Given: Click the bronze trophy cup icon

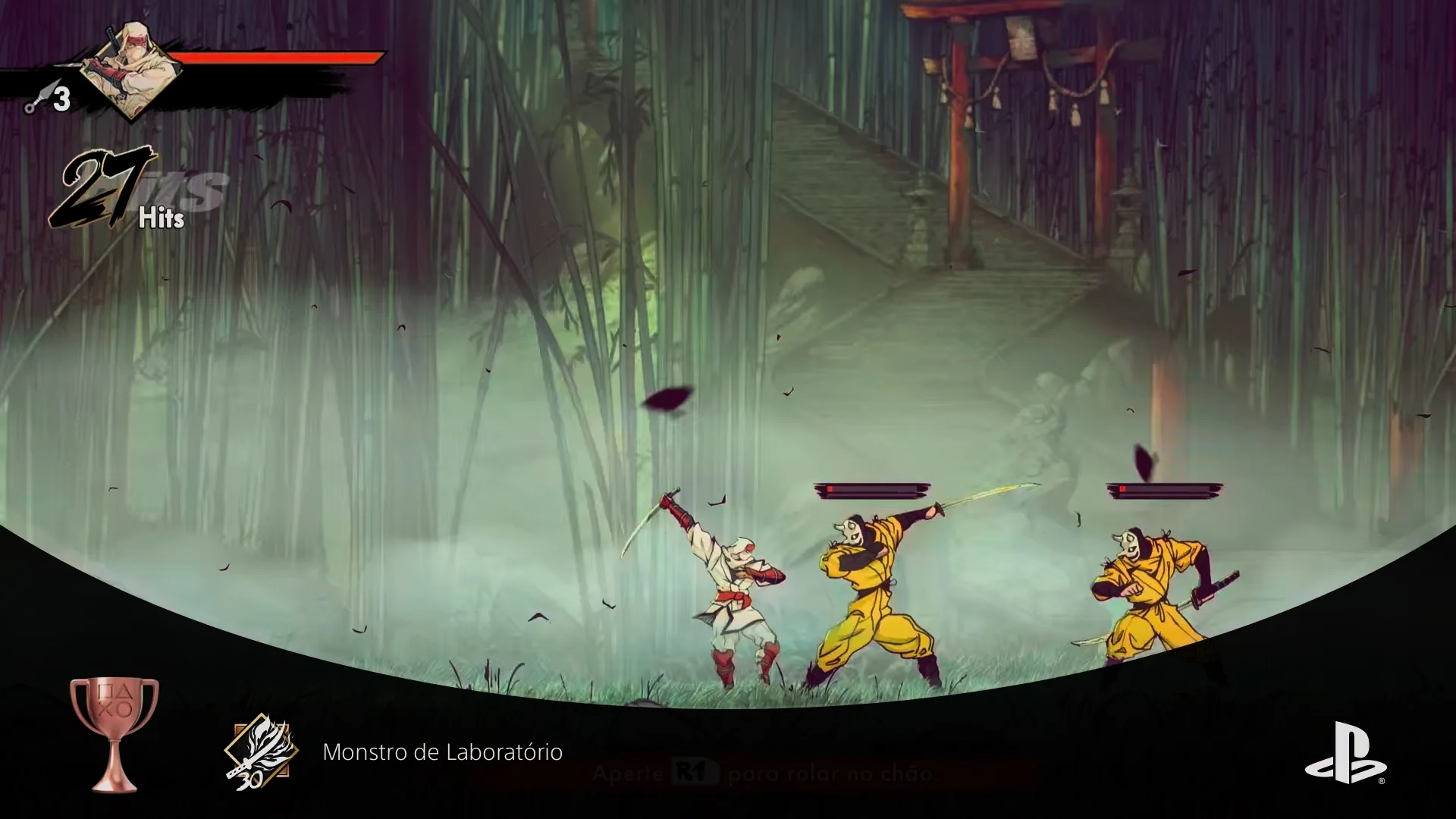Looking at the screenshot, I should coord(115,733).
